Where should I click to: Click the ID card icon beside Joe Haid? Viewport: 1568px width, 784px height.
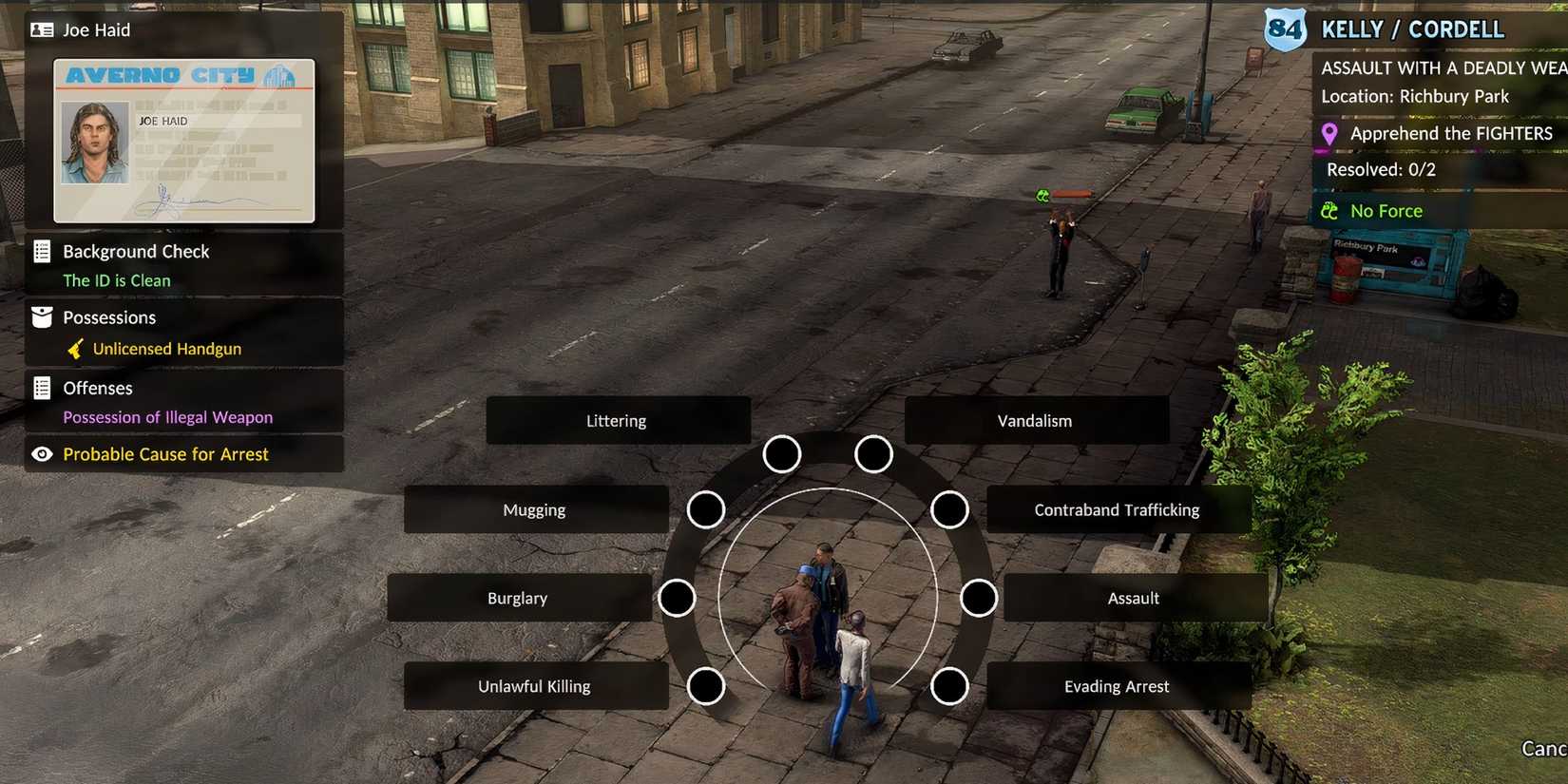click(43, 29)
